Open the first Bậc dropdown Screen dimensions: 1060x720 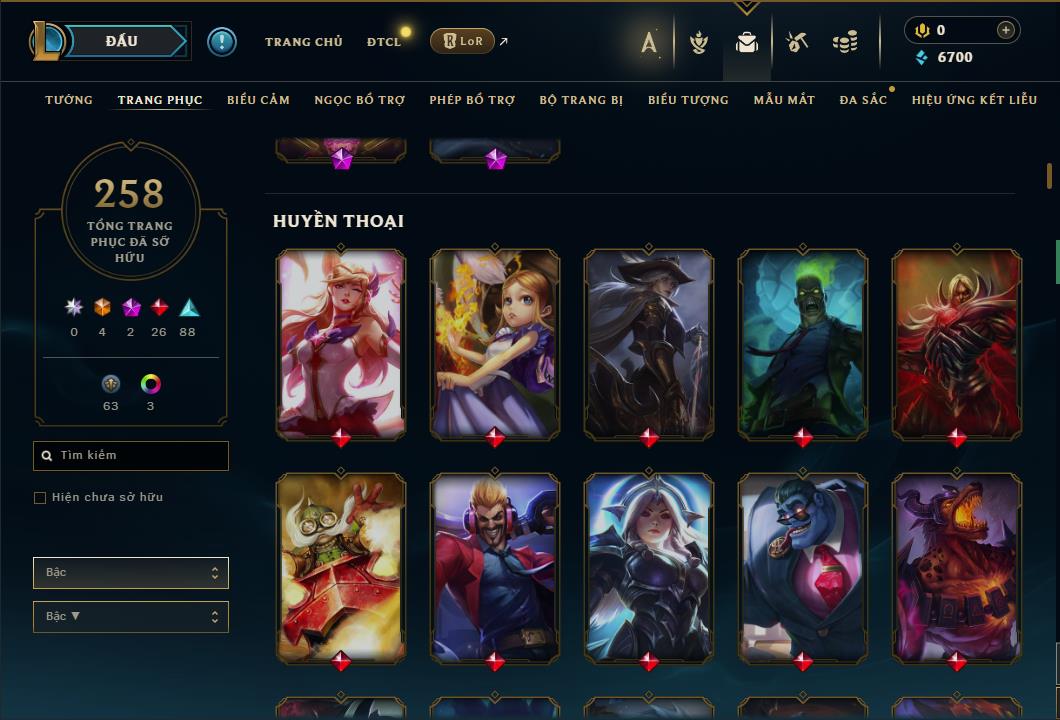tap(131, 573)
